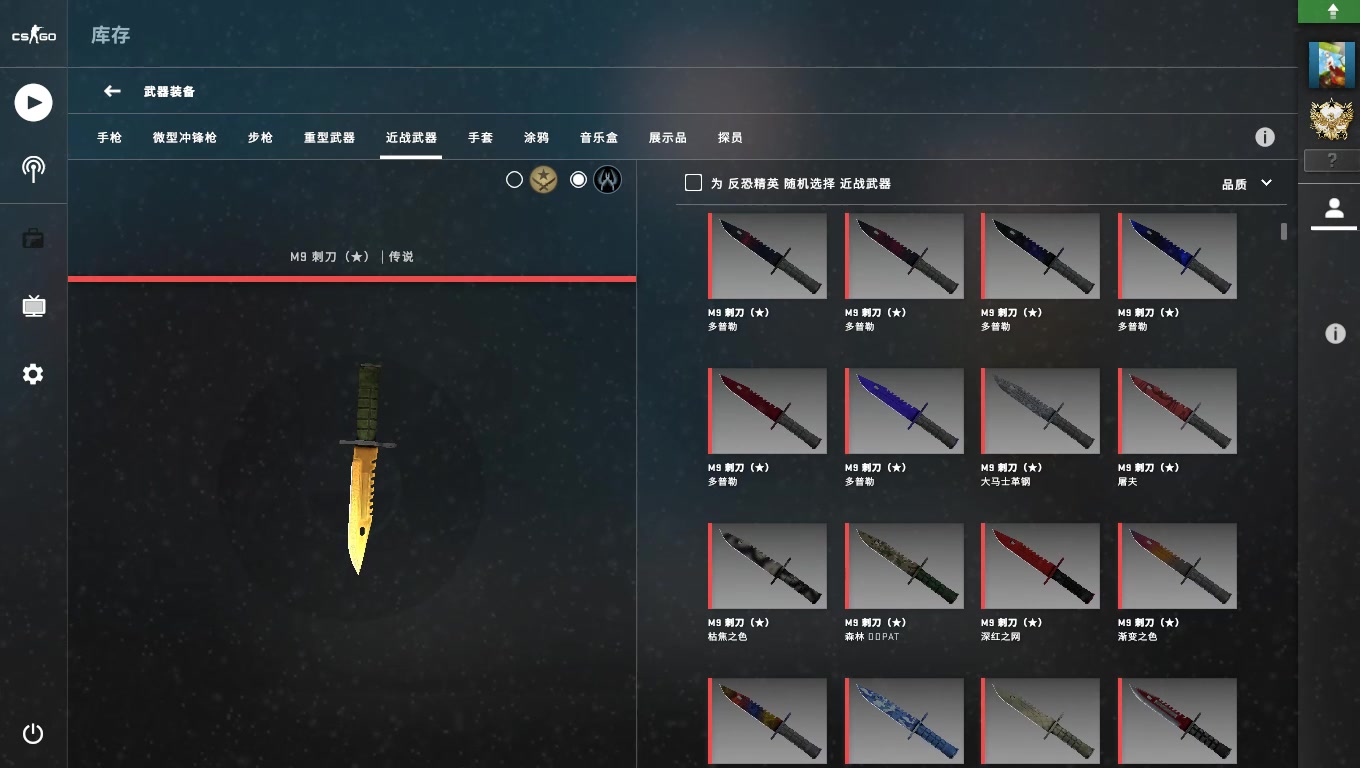Select the M9 刺刀 大马士革钢 thumbnail
This screenshot has width=1360, height=768.
1040,410
